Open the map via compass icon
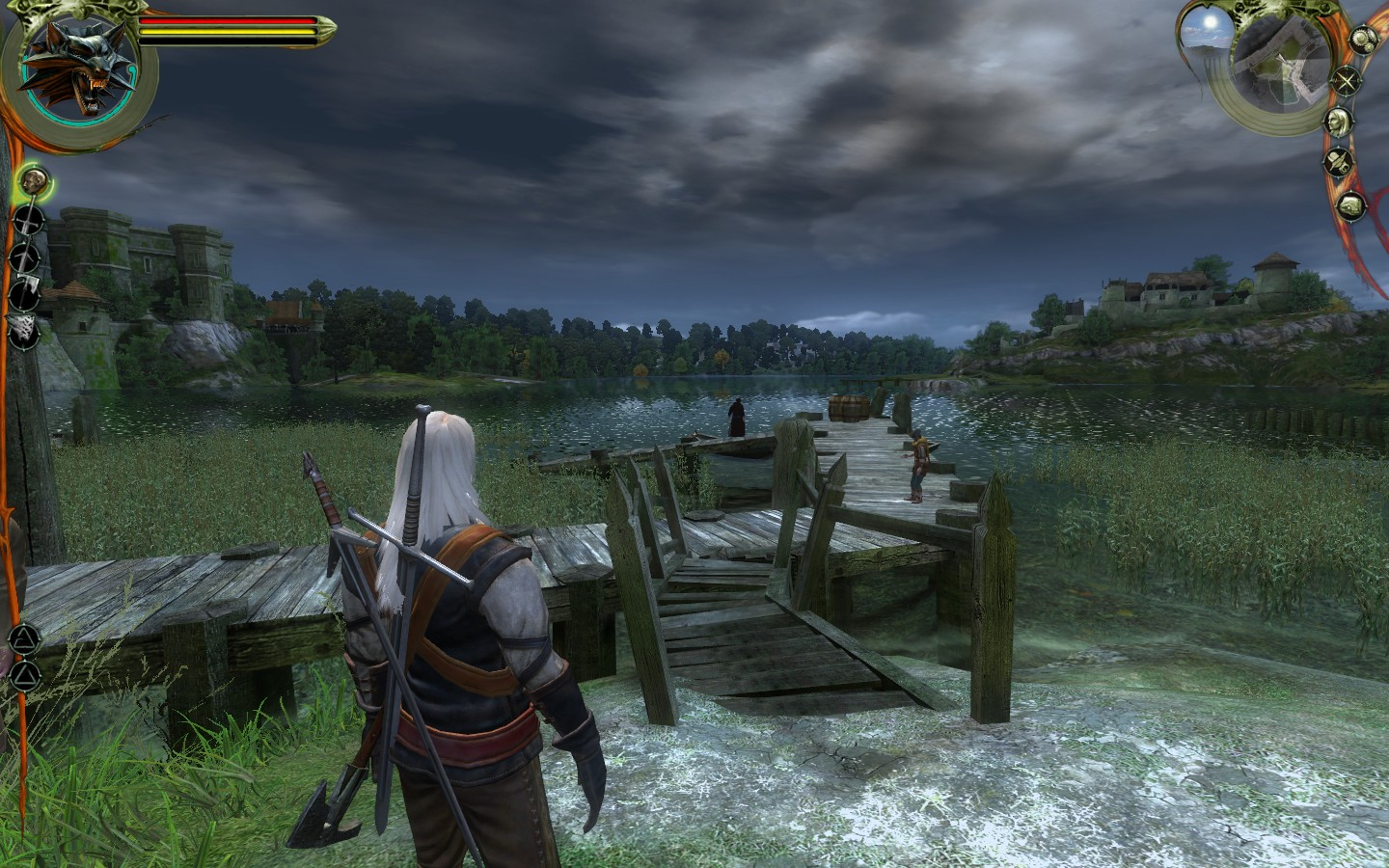The height and width of the screenshot is (868, 1389). click(x=1346, y=81)
